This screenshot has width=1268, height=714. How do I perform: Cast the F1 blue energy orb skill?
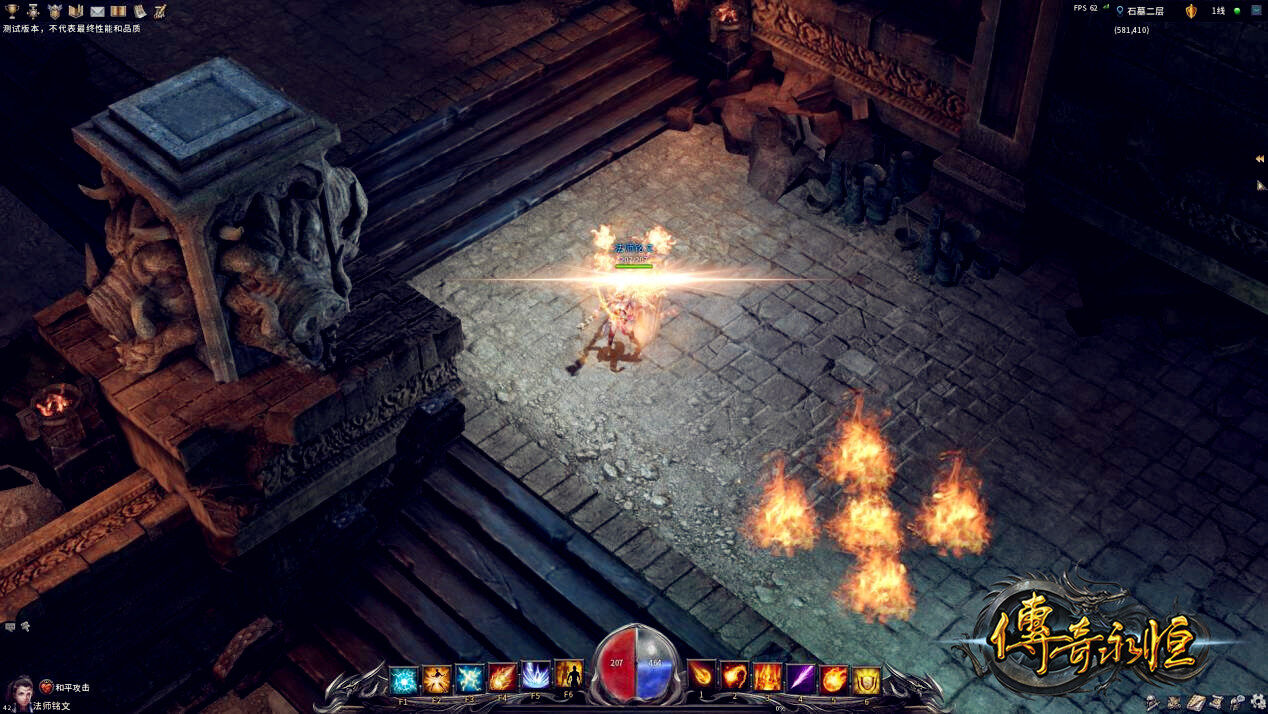click(403, 680)
